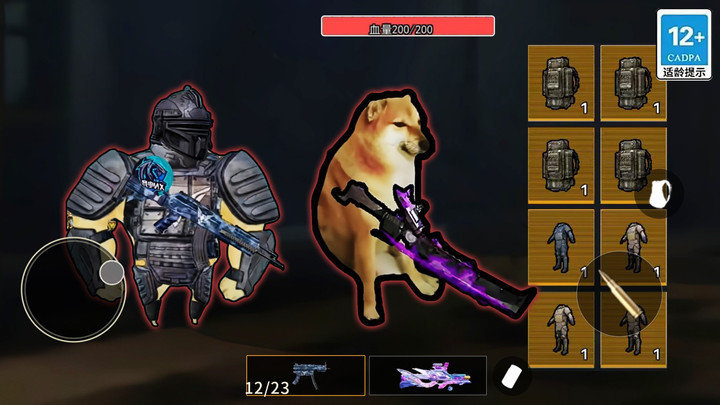The image size is (720, 405).
Task: Pick the blue outfit inventory slot
Action: [560, 247]
